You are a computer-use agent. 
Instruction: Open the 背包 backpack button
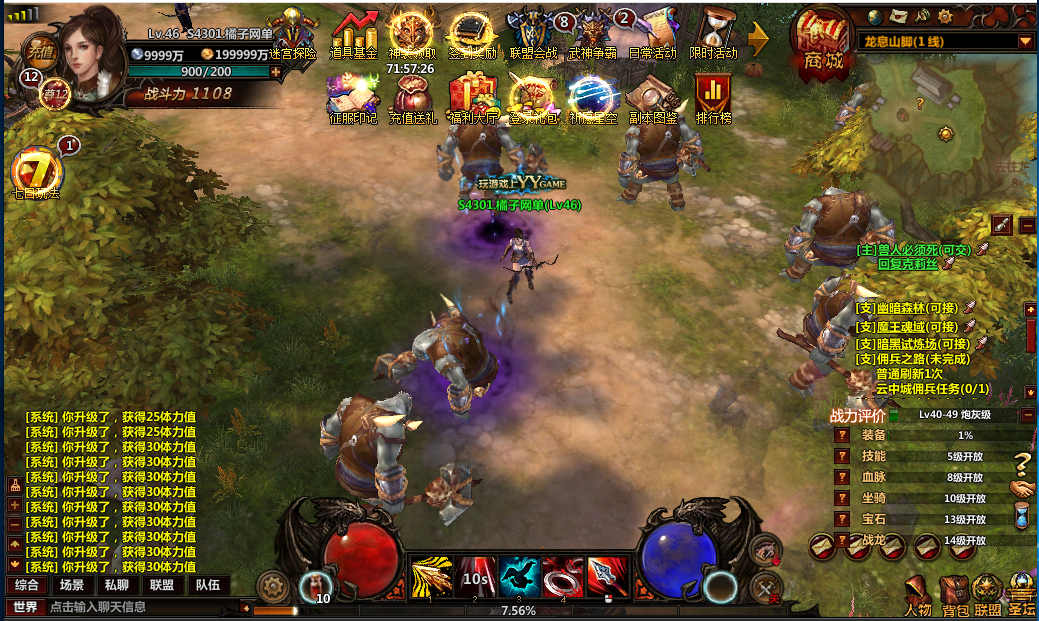[x=955, y=596]
